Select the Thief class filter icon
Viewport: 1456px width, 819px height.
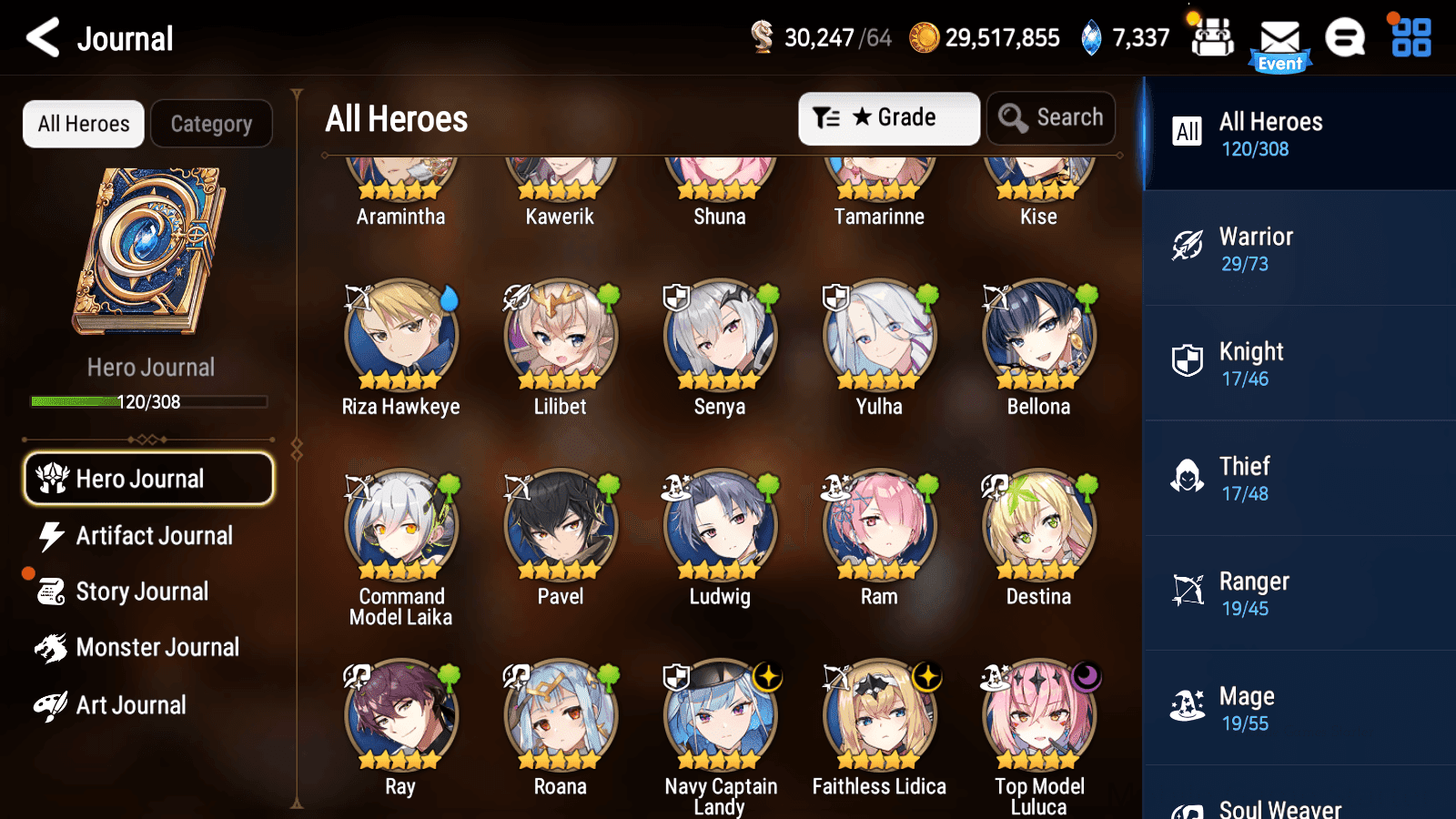[1186, 477]
